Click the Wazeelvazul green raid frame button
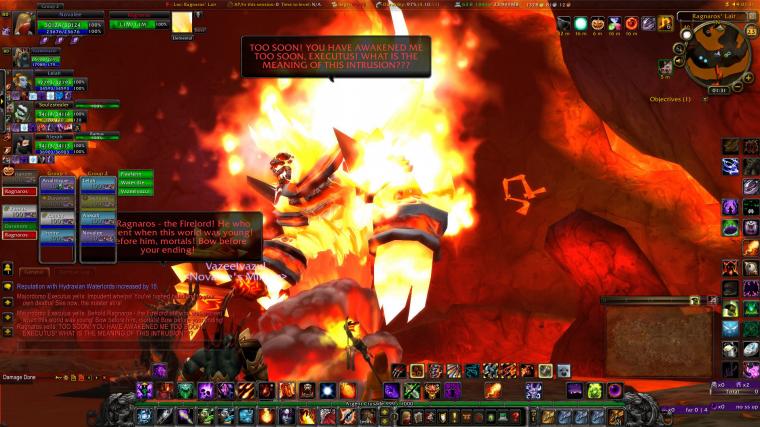 tap(135, 190)
